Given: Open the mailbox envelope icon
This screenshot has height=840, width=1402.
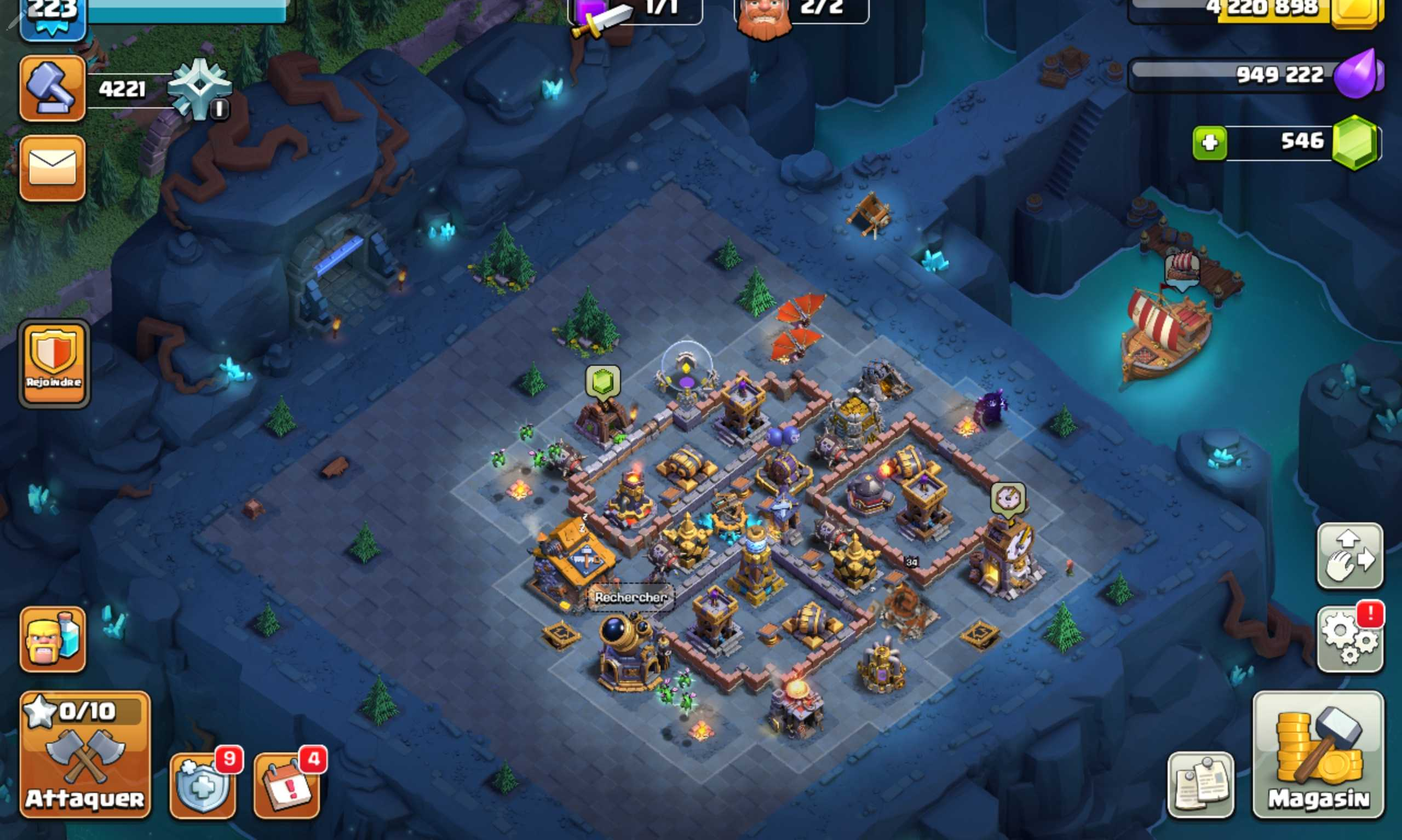Looking at the screenshot, I should pos(53,168).
